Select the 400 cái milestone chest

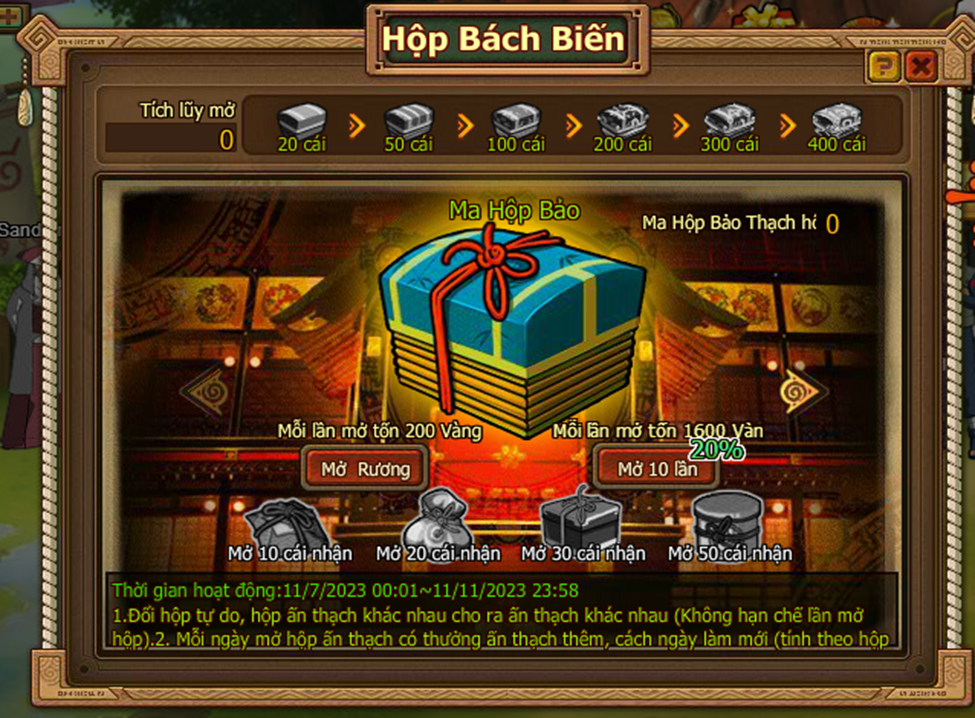pos(837,120)
